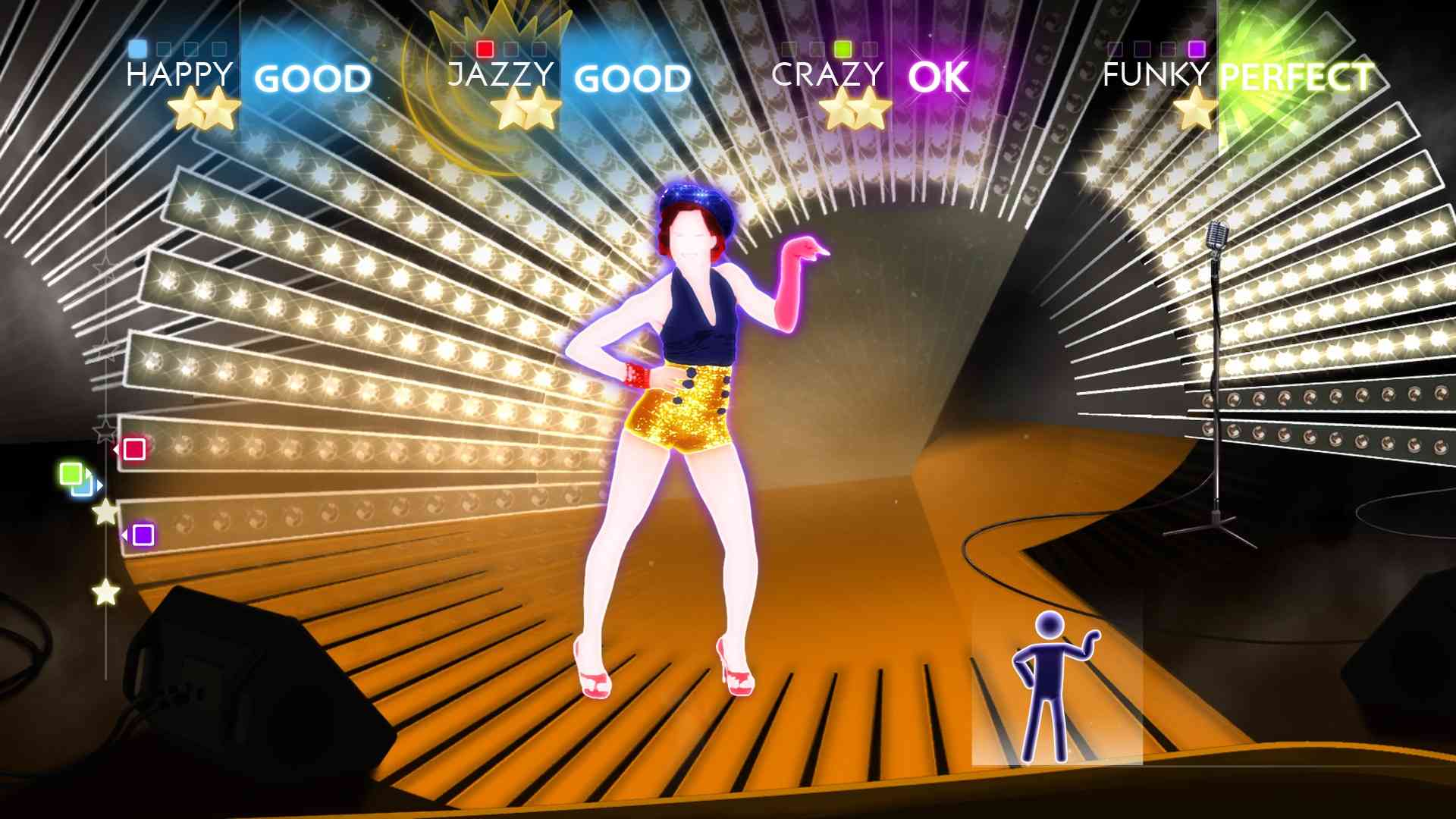Select the HAPPY player name tag
The image size is (1456, 819).
179,75
